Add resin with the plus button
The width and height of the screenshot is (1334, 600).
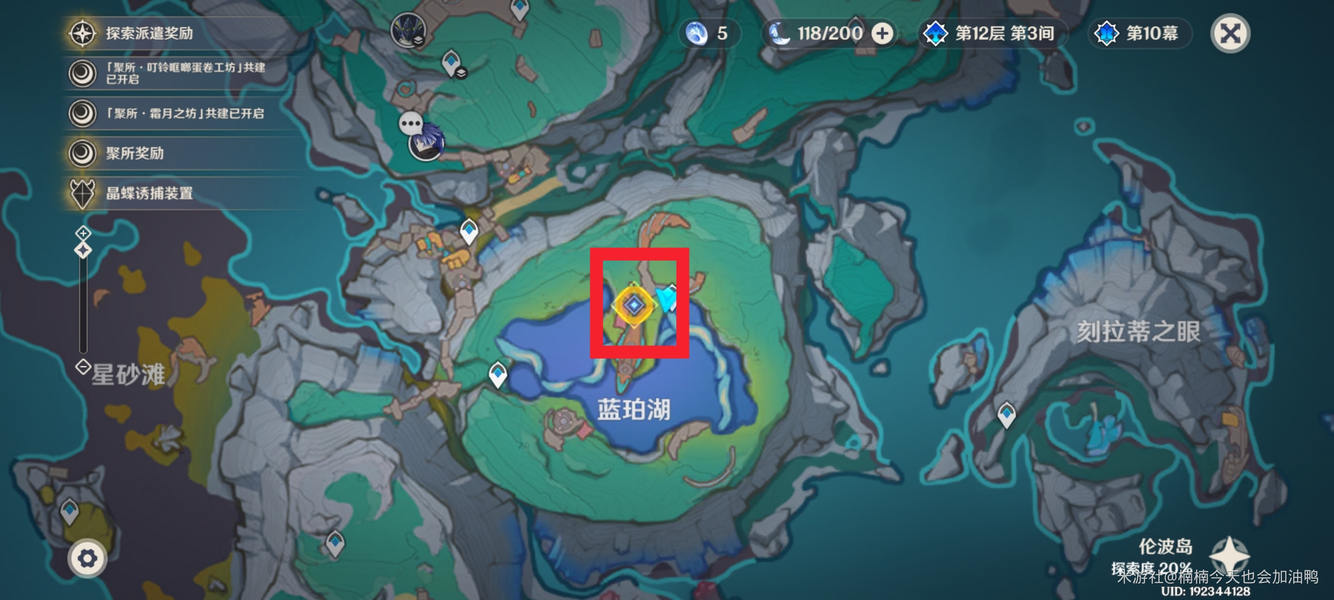click(x=882, y=33)
